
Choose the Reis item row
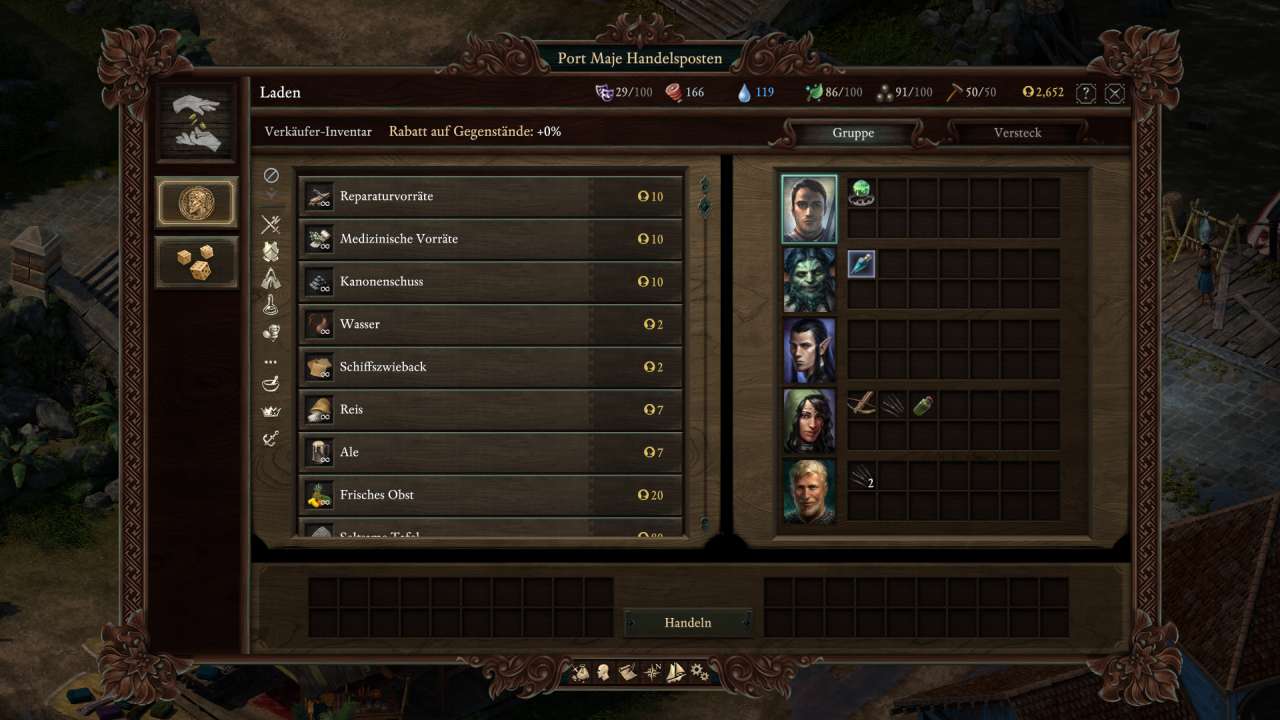click(x=490, y=410)
